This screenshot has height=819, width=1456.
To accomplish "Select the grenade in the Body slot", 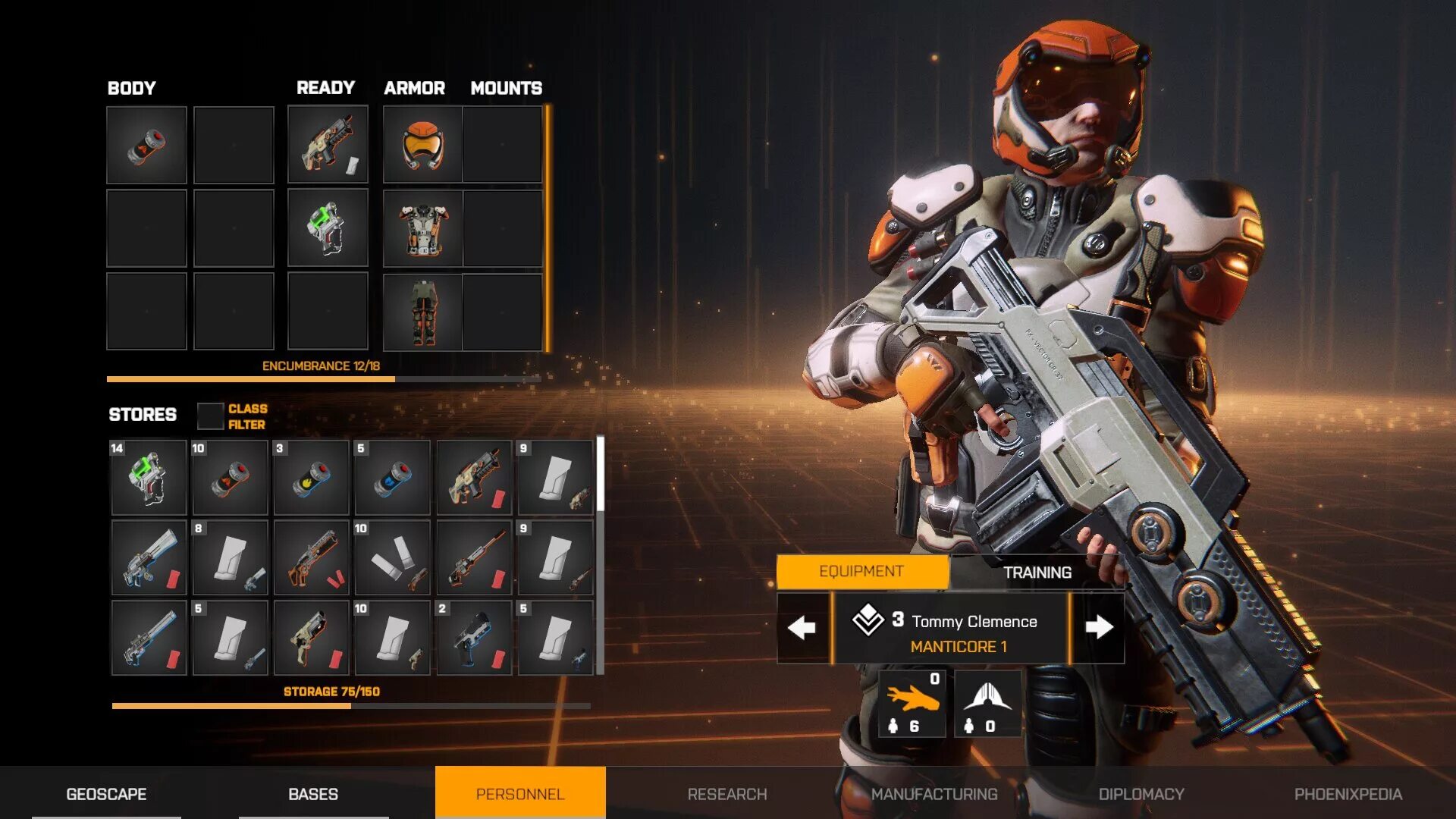I will coord(146,145).
